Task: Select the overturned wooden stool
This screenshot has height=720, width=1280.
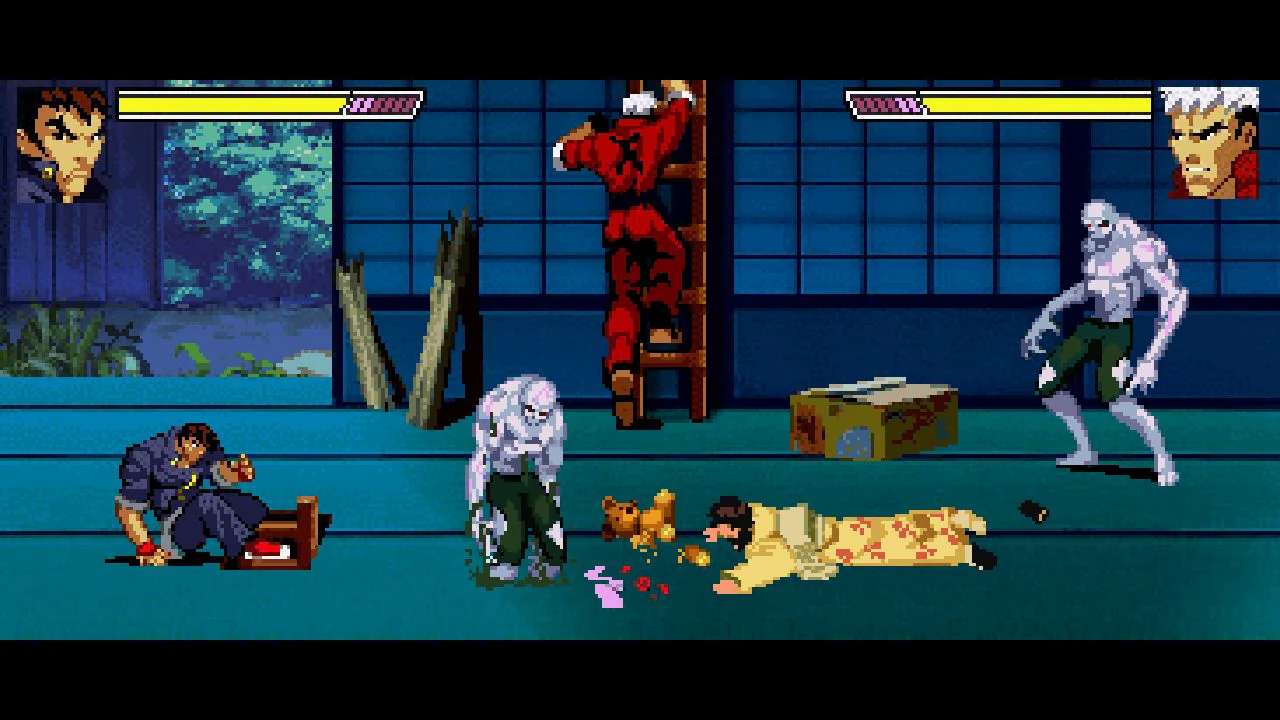Action: (290, 530)
